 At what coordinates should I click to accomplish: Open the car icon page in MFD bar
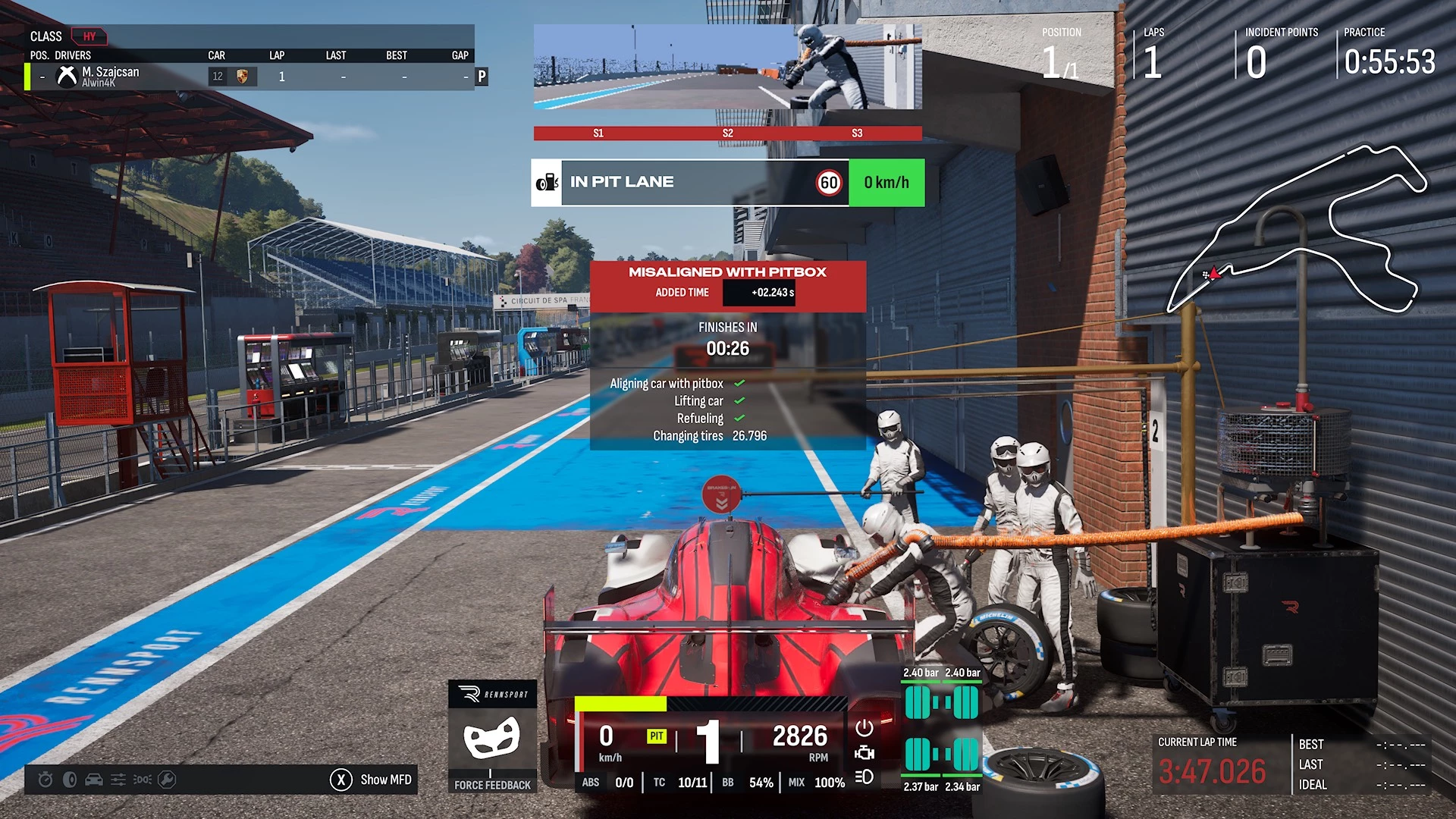click(94, 780)
